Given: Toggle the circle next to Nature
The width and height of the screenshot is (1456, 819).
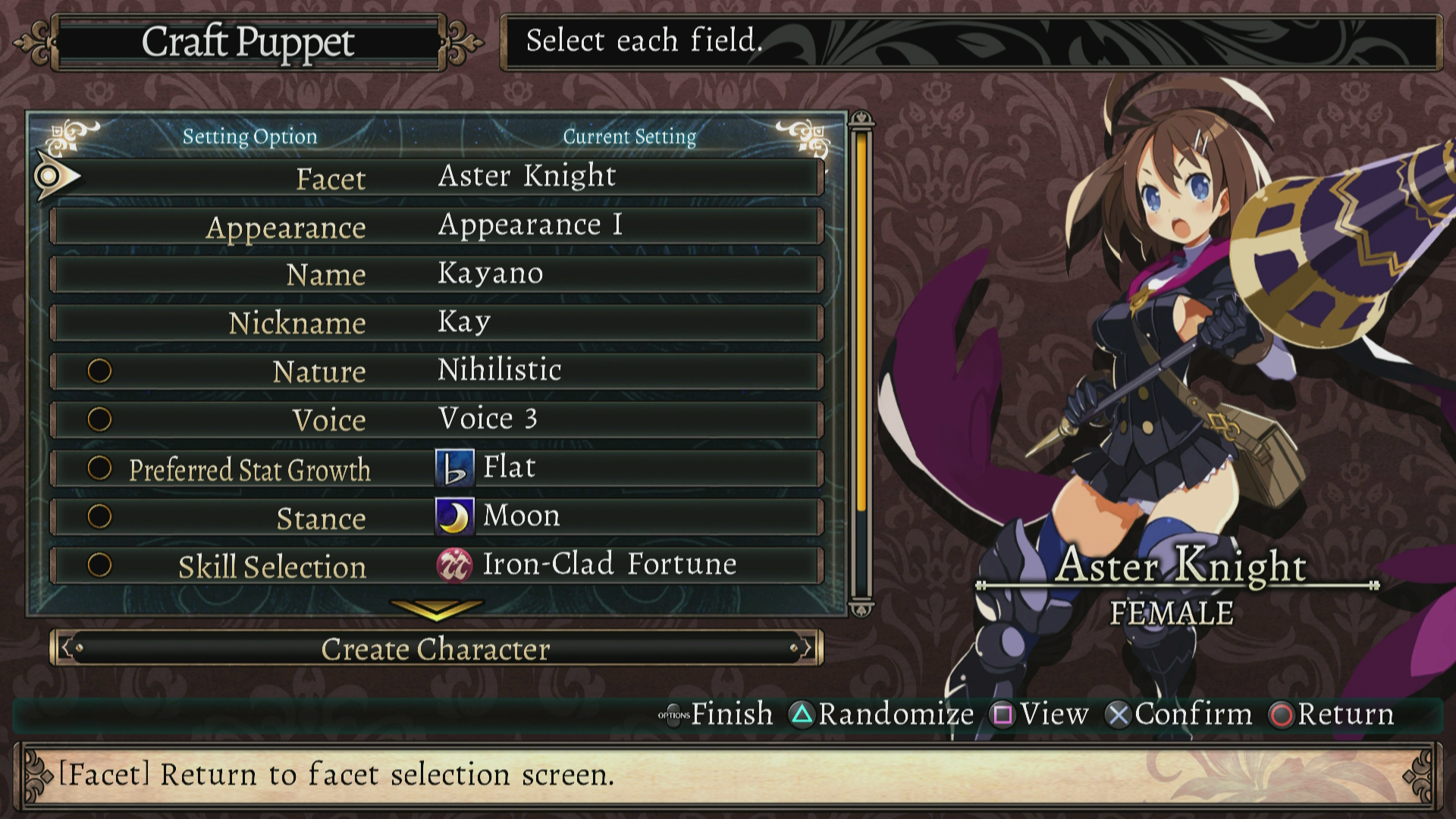Looking at the screenshot, I should pyautogui.click(x=99, y=370).
